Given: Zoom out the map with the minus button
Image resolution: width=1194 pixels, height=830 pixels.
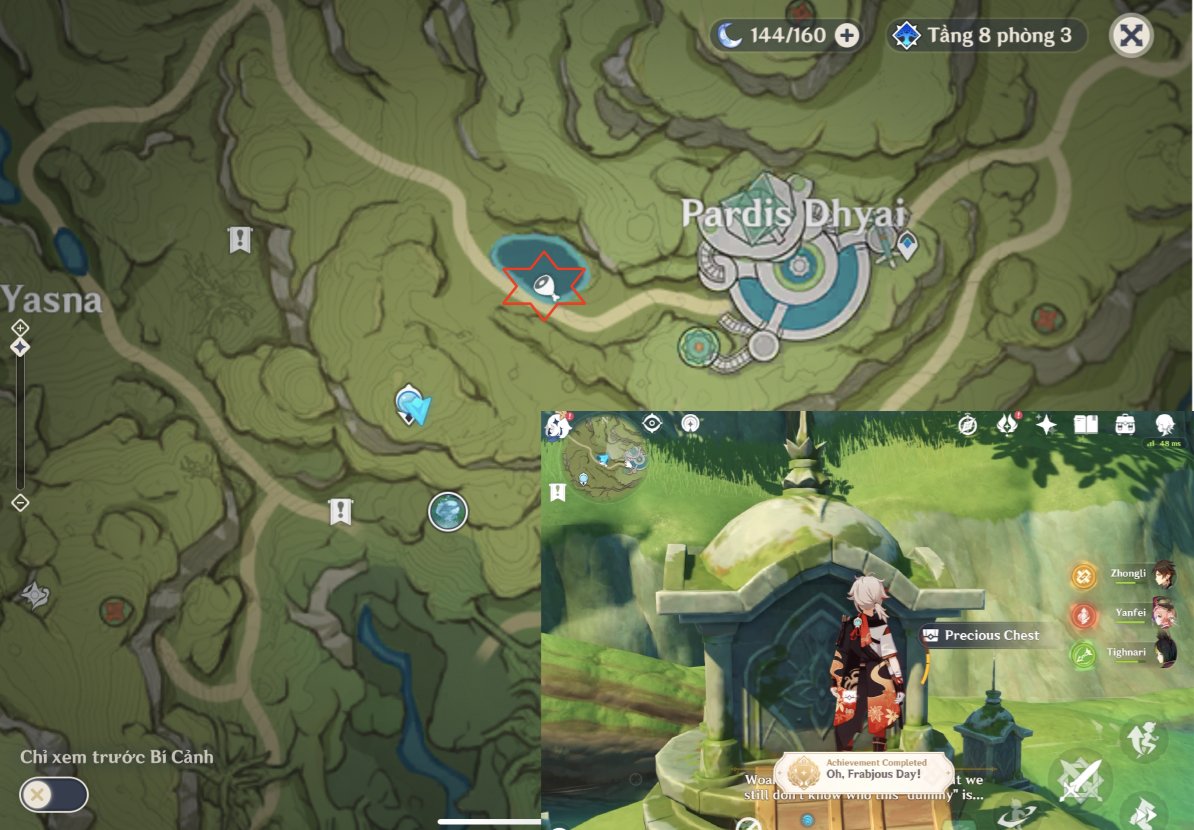Looking at the screenshot, I should (x=20, y=503).
